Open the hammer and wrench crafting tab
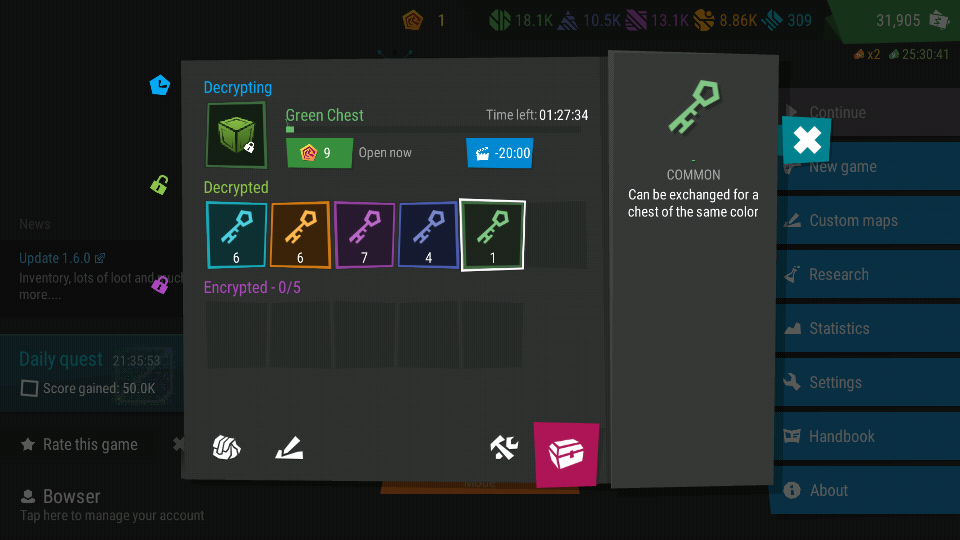The image size is (960, 540). tap(504, 448)
